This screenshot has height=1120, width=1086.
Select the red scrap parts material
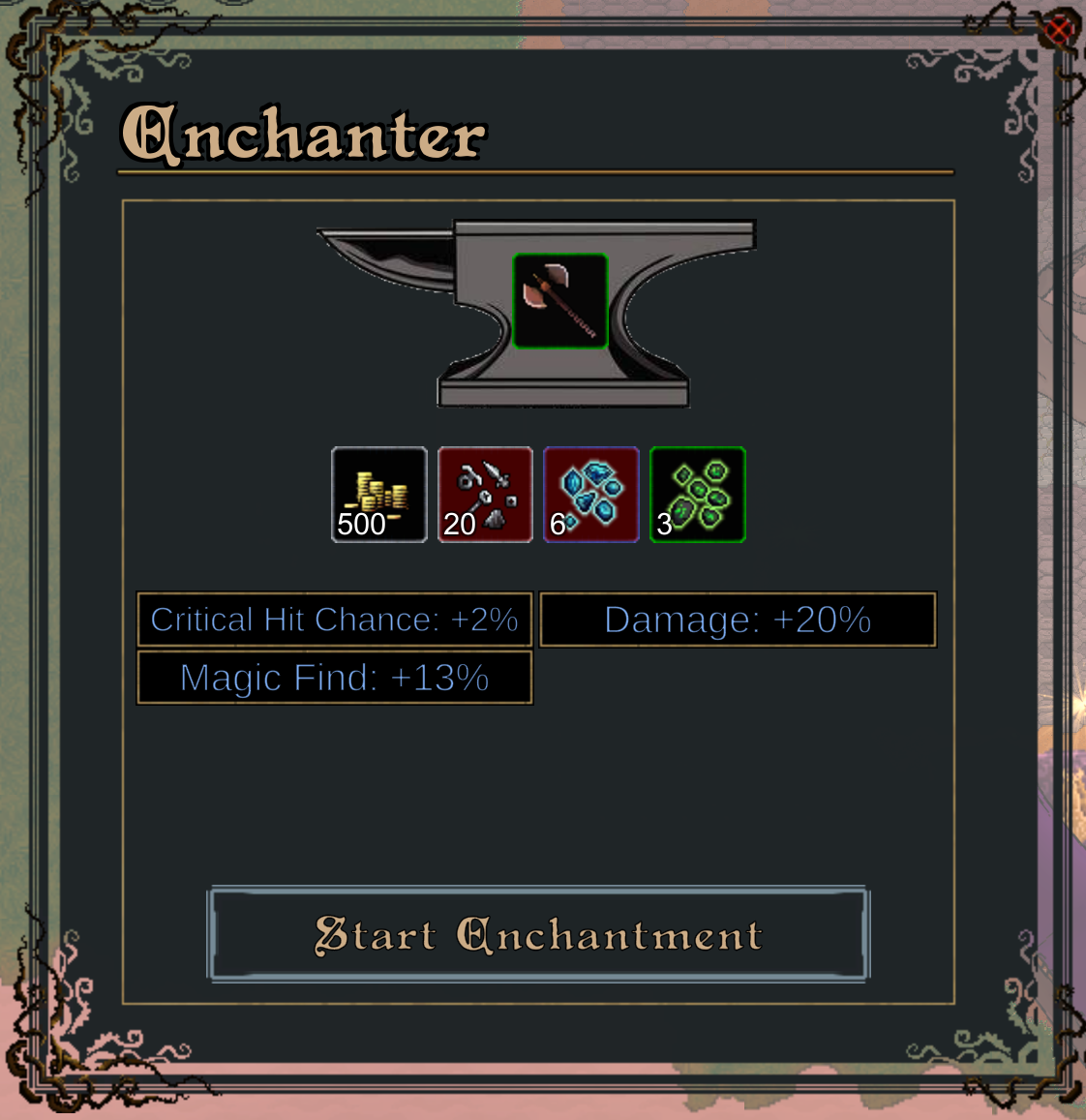485,495
